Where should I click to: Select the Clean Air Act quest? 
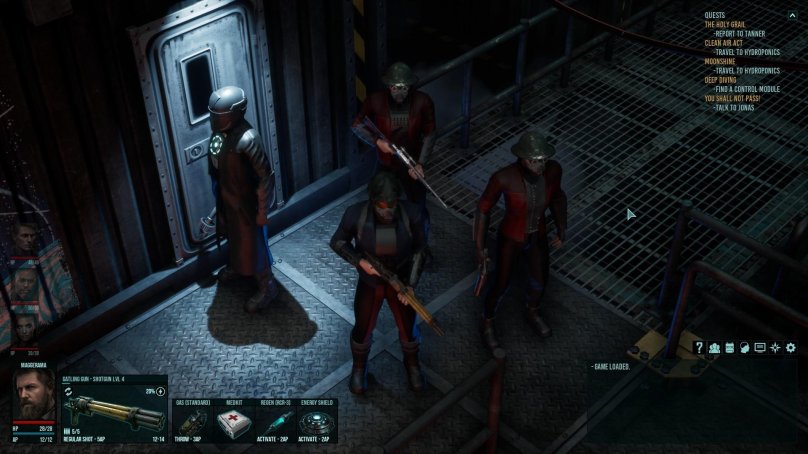724,43
